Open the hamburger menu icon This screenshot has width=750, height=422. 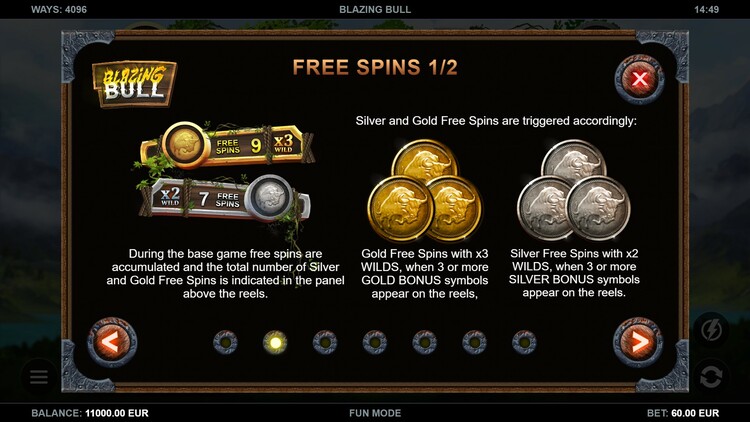pyautogui.click(x=39, y=377)
